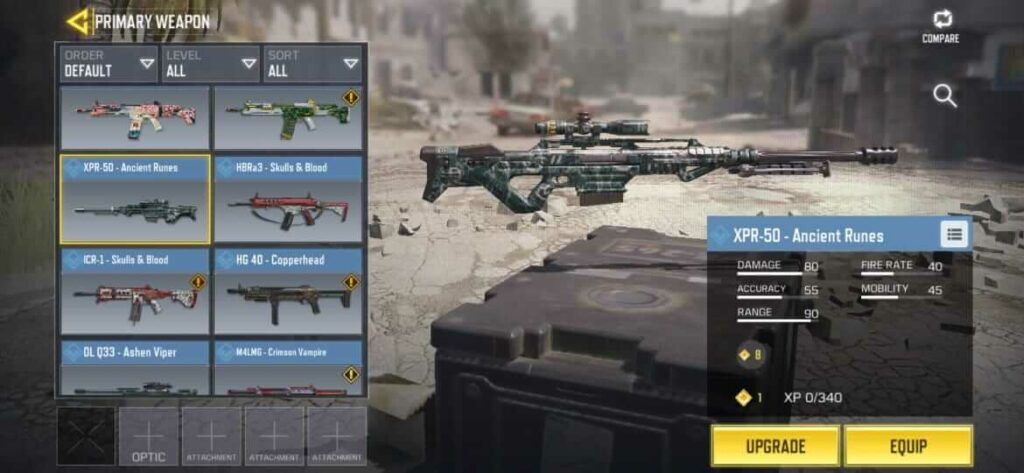Open the Compare weapons view
This screenshot has height=473, width=1024.
pyautogui.click(x=941, y=26)
